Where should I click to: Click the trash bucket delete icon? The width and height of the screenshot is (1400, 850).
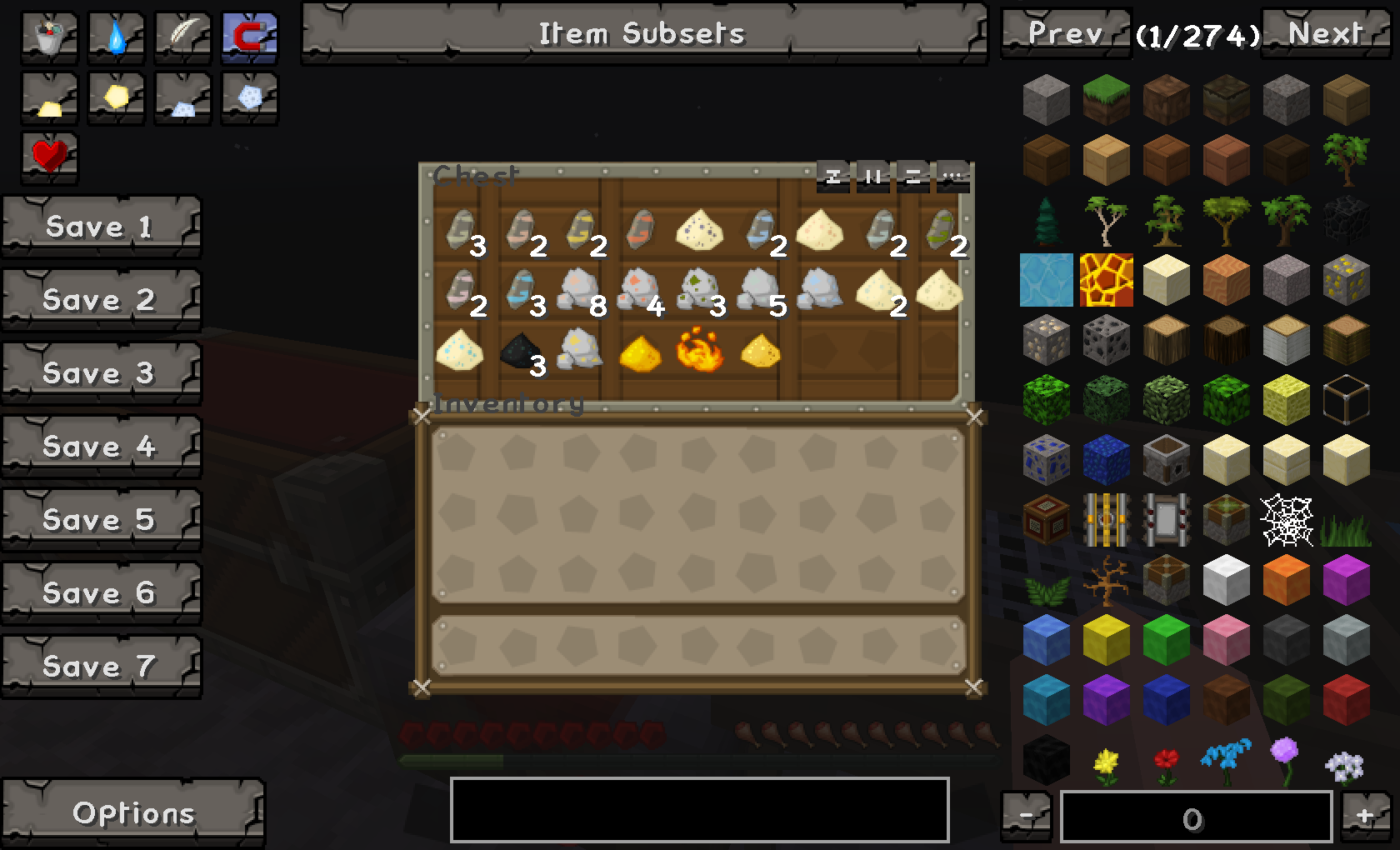[50, 37]
